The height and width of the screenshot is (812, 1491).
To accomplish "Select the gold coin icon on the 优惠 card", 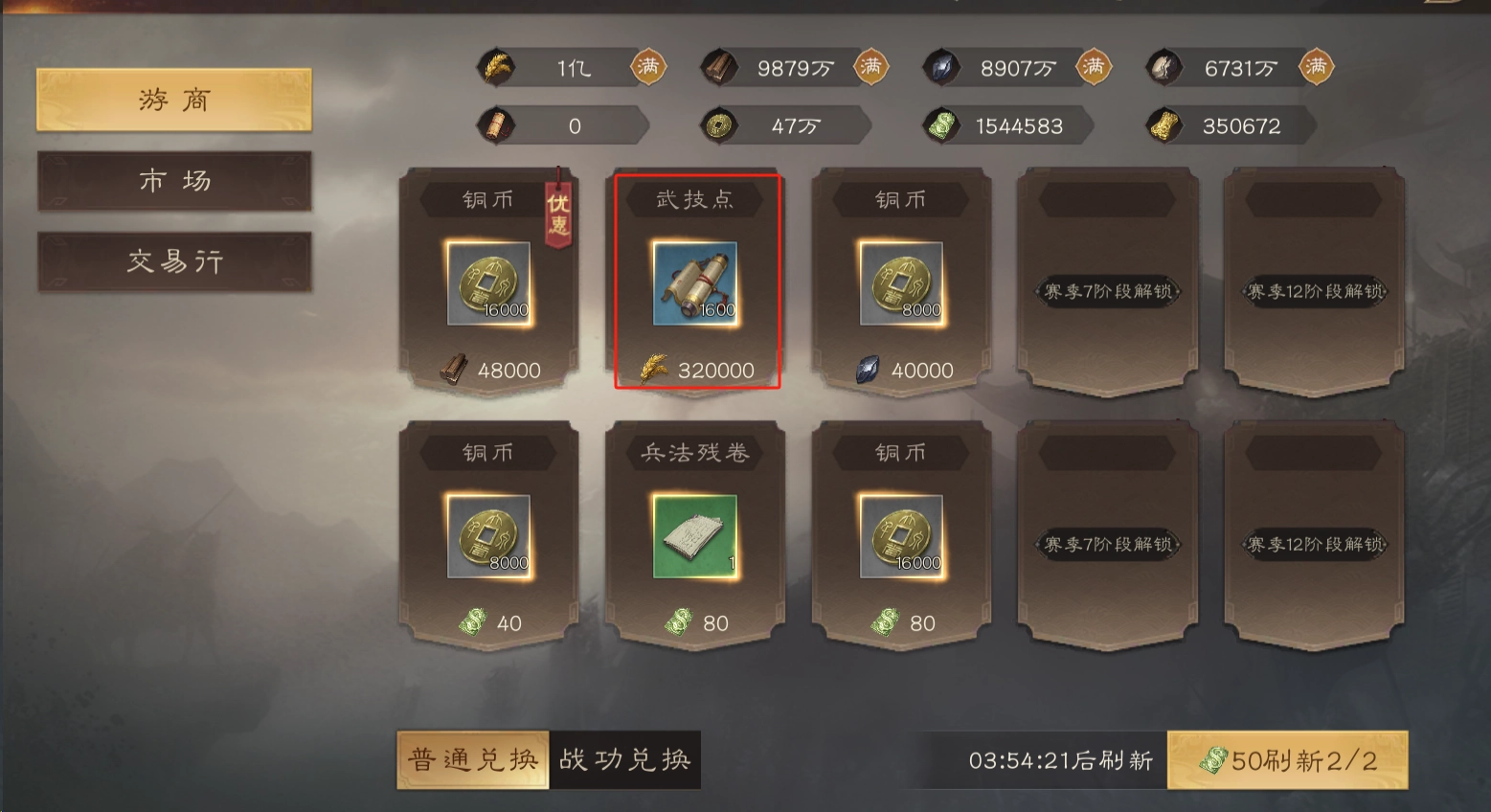I will click(490, 285).
